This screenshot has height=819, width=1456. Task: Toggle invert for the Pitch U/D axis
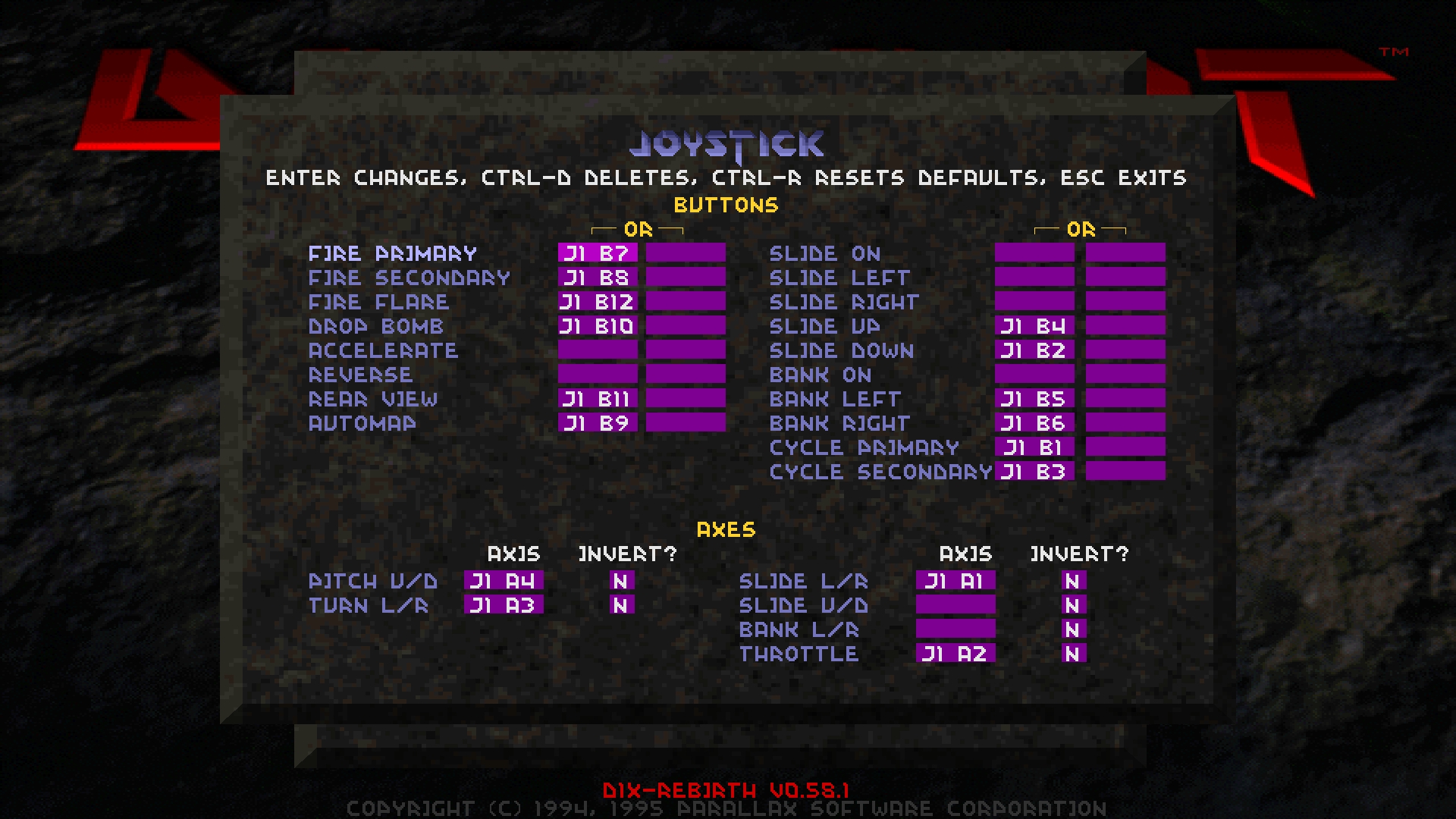pyautogui.click(x=620, y=582)
